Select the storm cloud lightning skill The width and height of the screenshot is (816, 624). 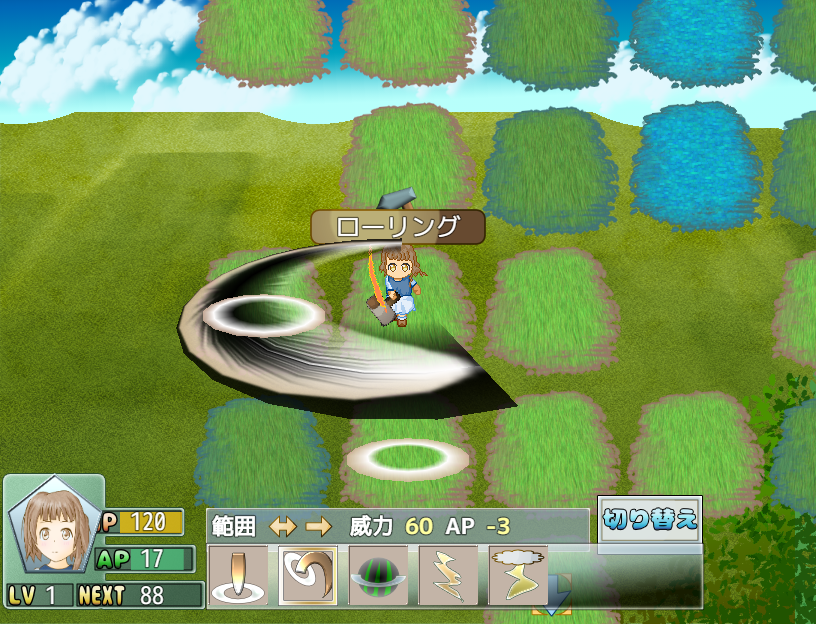(x=518, y=576)
